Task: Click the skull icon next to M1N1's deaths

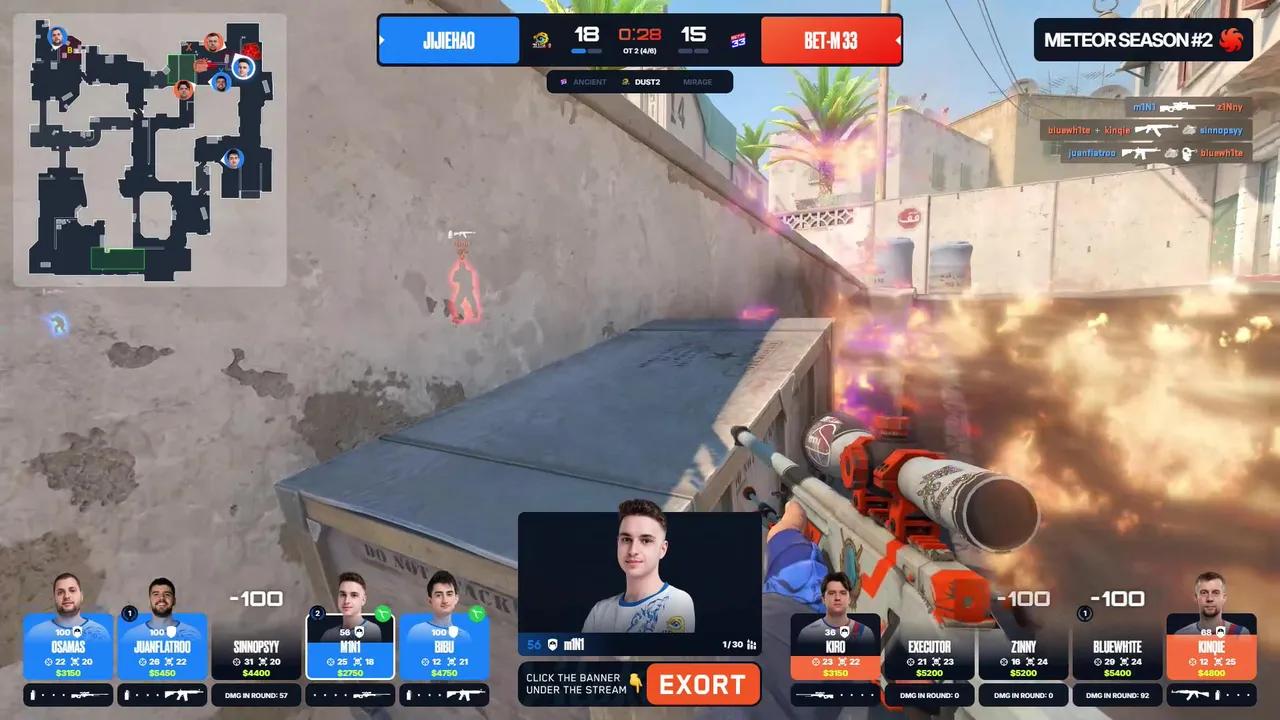Action: (356, 662)
